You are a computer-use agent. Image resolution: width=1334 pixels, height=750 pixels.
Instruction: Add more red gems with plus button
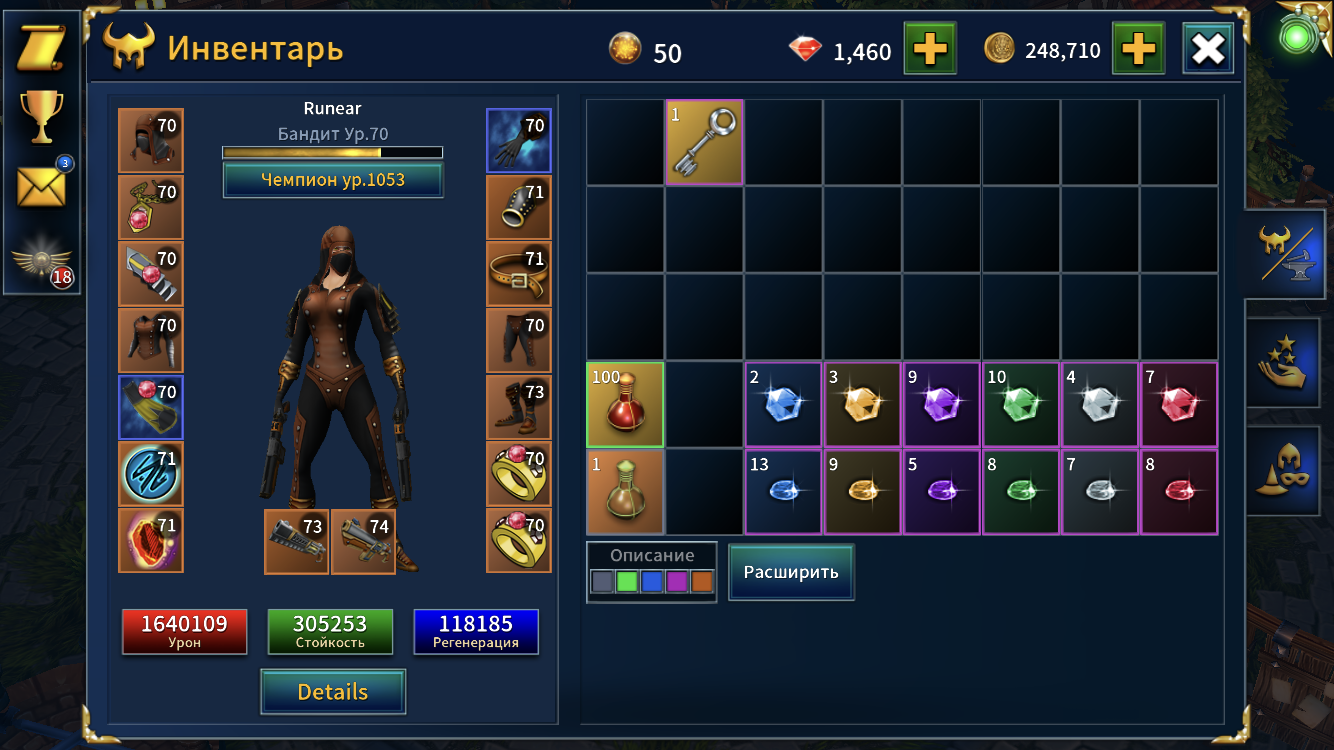tap(929, 48)
